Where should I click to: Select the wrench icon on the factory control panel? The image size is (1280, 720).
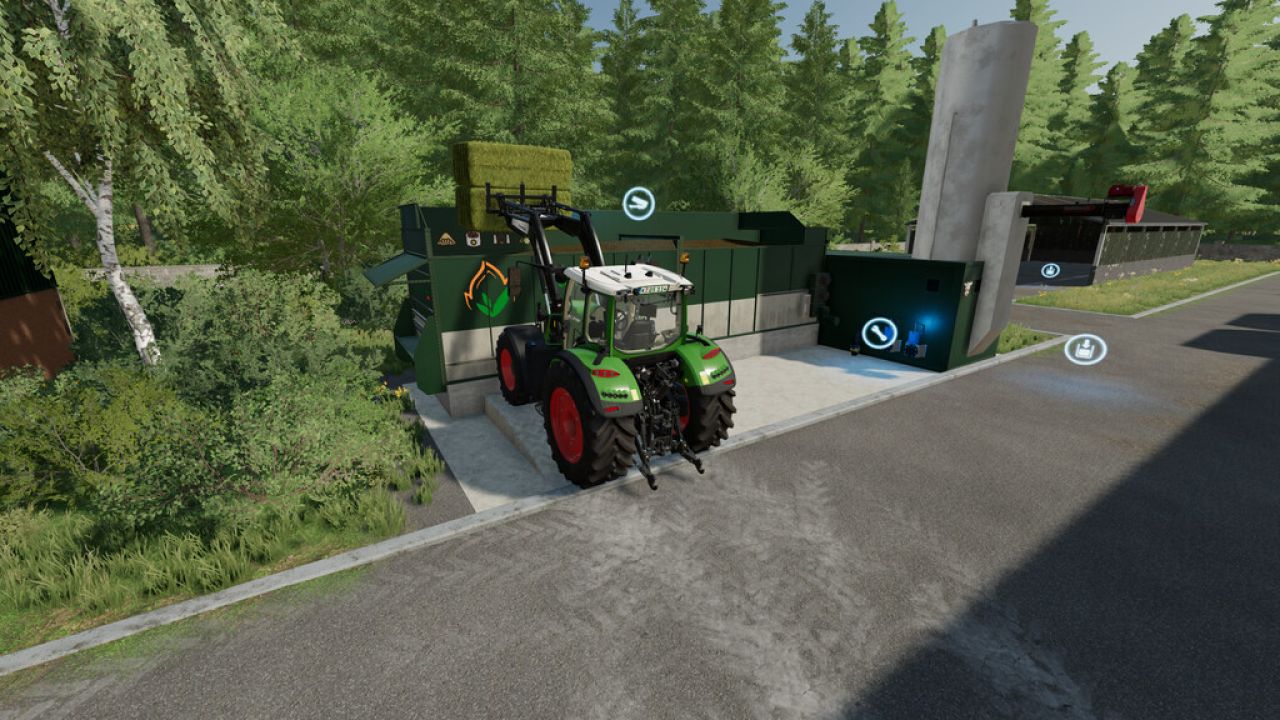click(878, 334)
